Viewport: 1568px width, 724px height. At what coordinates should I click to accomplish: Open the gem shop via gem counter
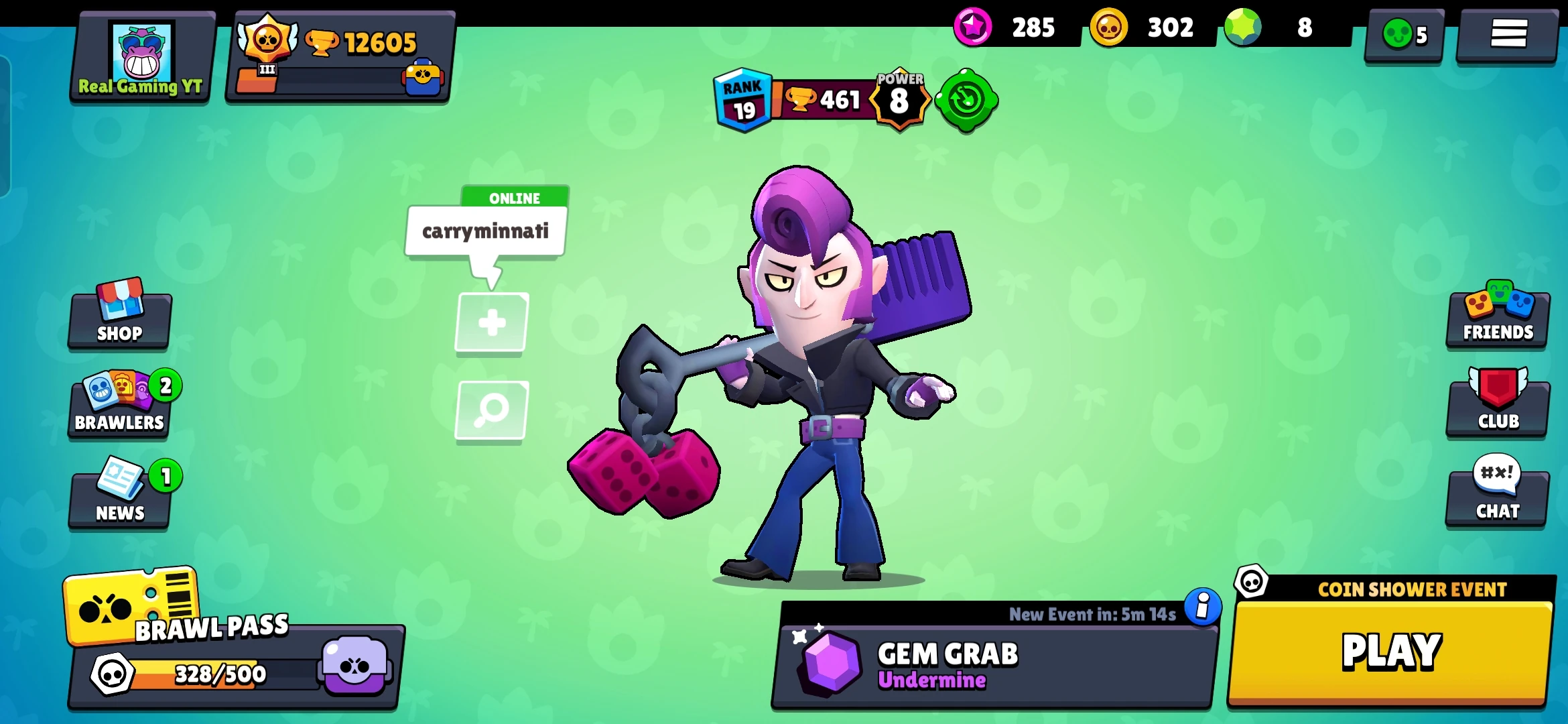tap(1243, 28)
